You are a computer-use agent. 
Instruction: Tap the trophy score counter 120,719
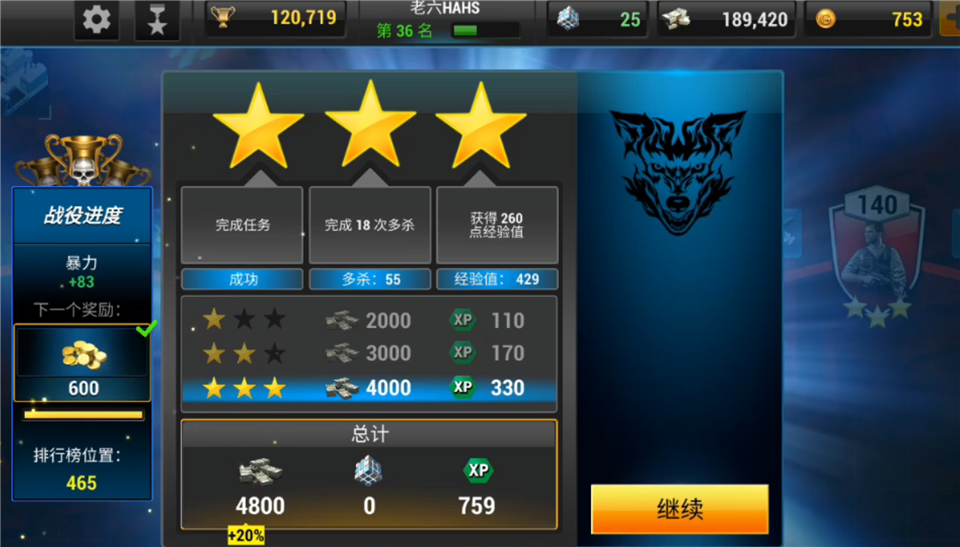276,18
